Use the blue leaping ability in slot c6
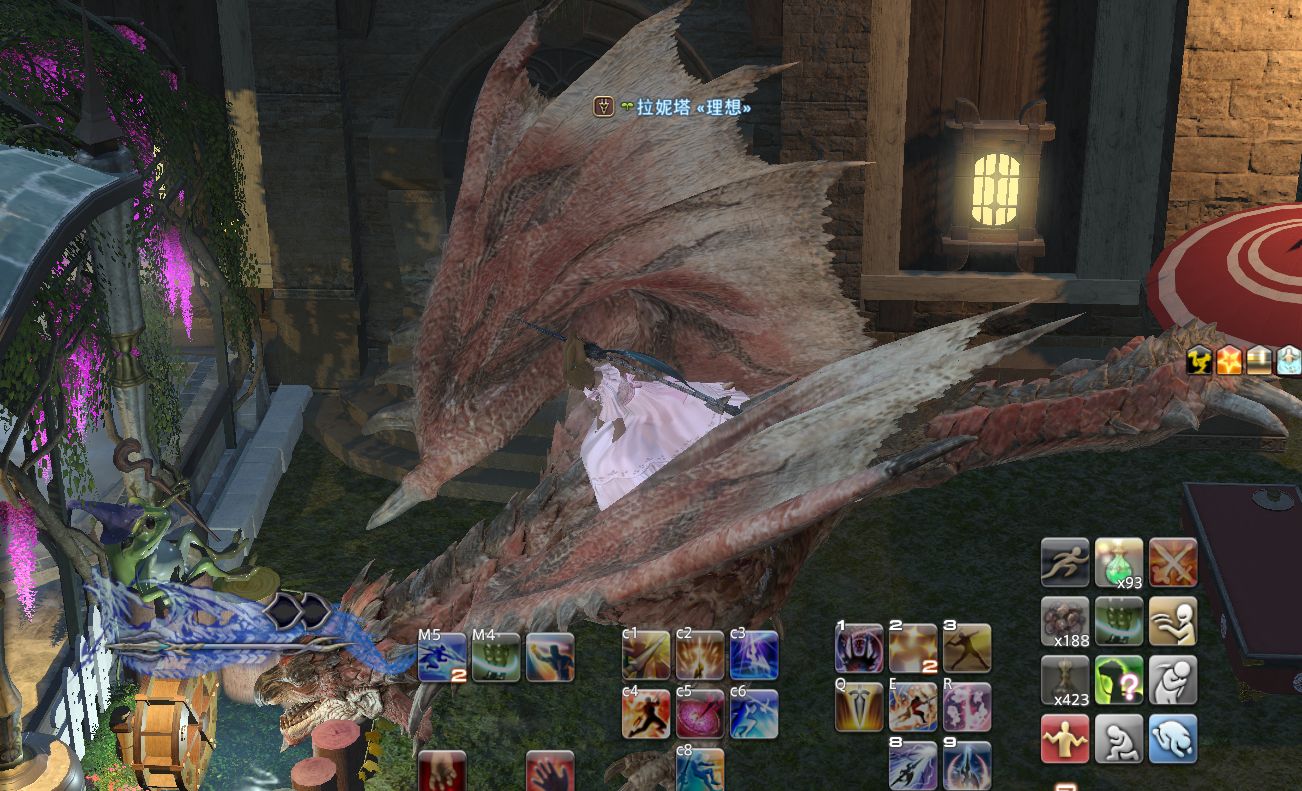 (754, 714)
